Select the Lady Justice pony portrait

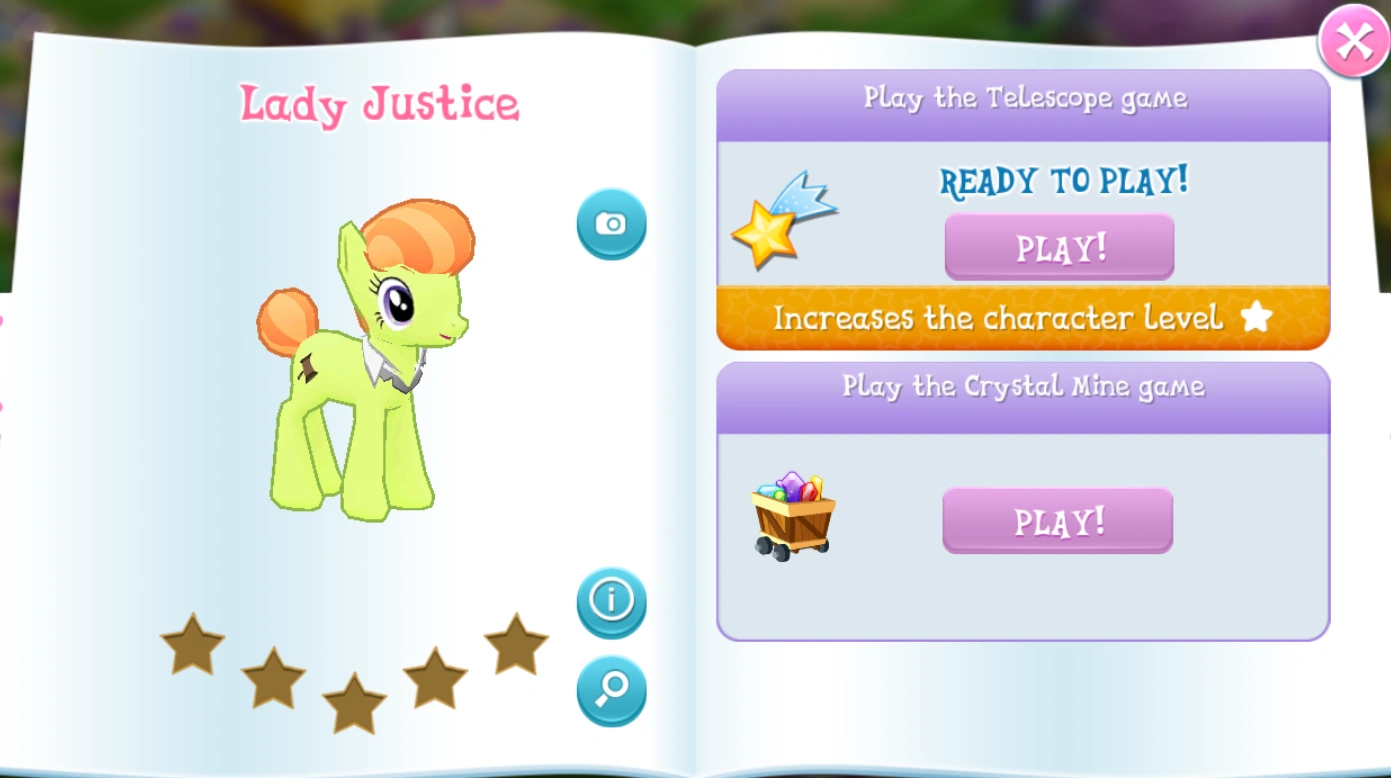point(370,360)
